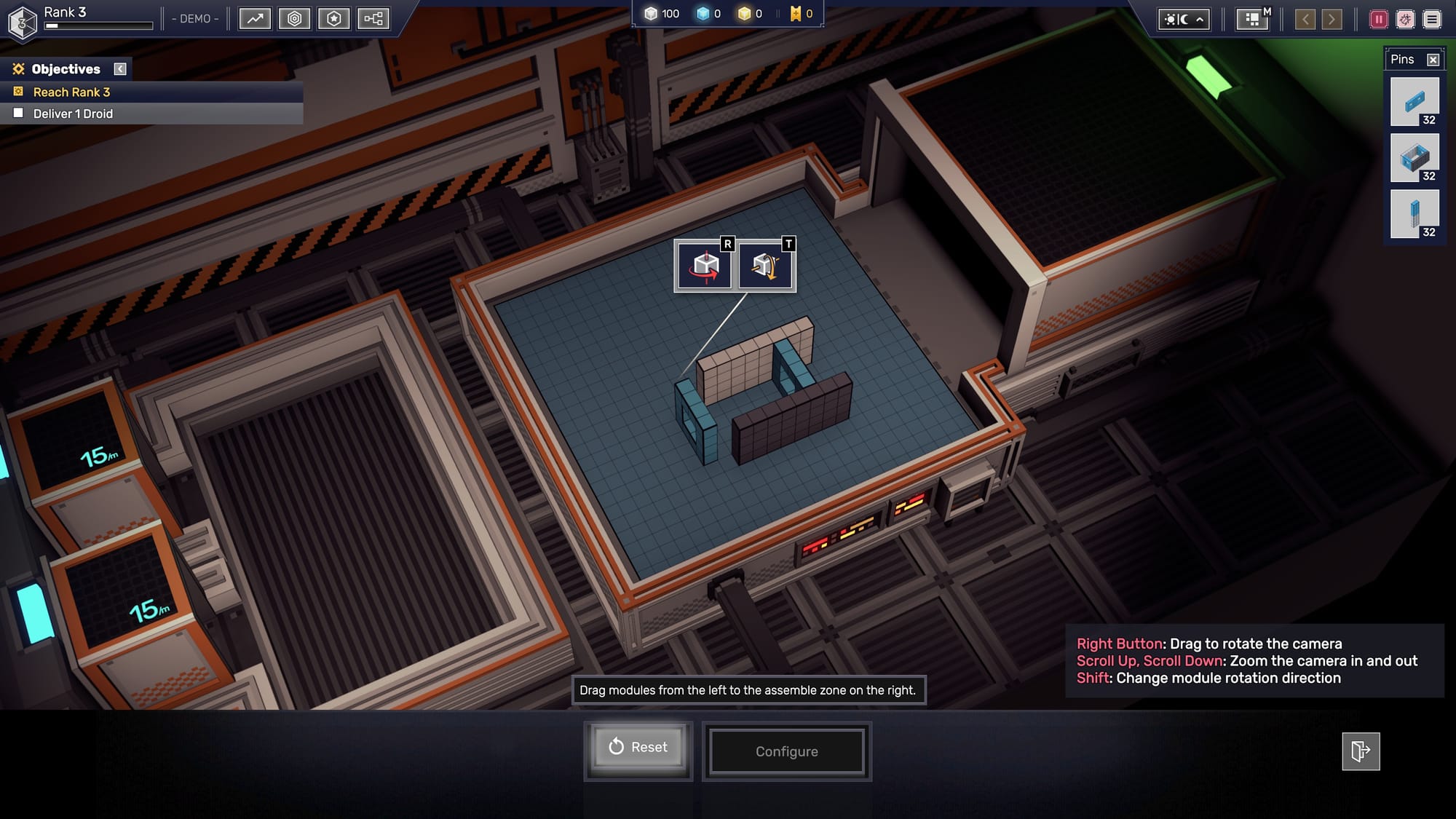Collapse the Objectives panel
Screen dimensions: 1456x819
tap(120, 69)
